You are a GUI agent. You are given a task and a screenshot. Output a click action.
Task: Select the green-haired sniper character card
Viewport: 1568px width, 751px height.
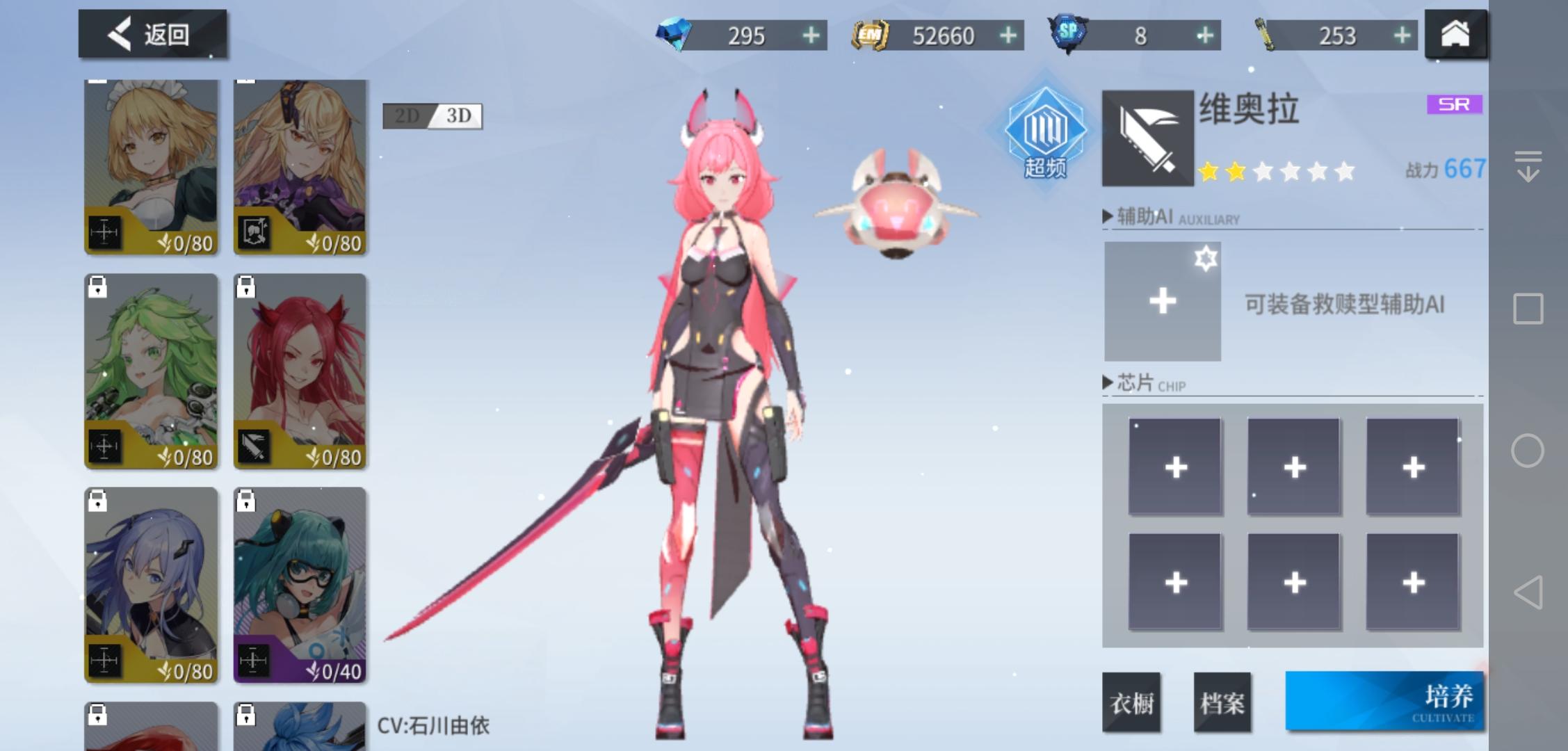point(151,371)
